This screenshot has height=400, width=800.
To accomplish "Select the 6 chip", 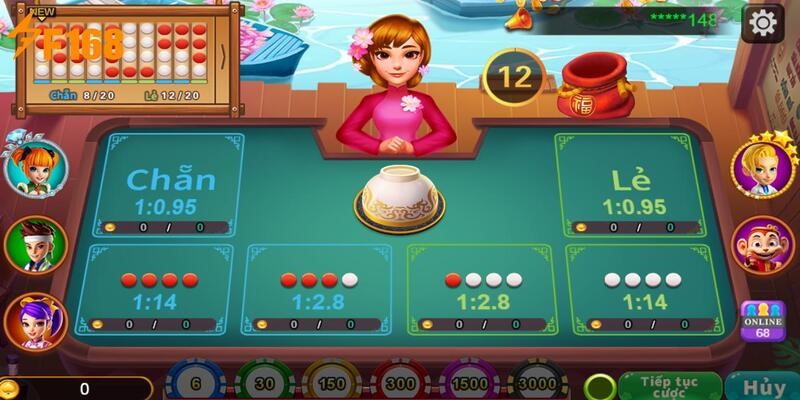I will (x=194, y=383).
